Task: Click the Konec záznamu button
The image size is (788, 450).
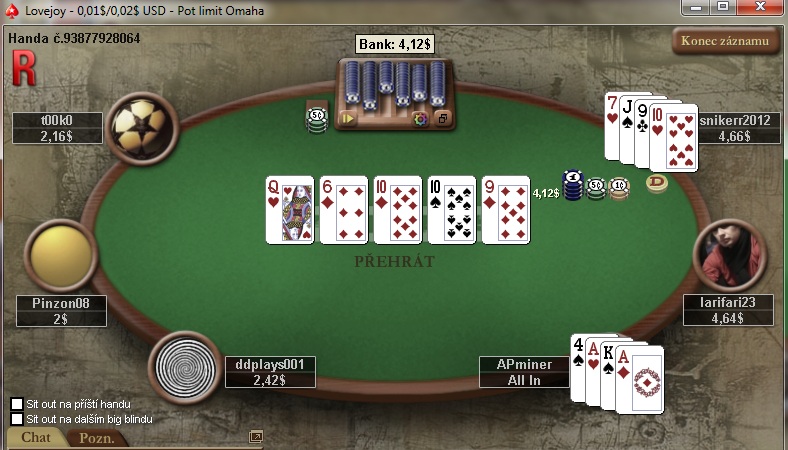Action: [x=725, y=41]
